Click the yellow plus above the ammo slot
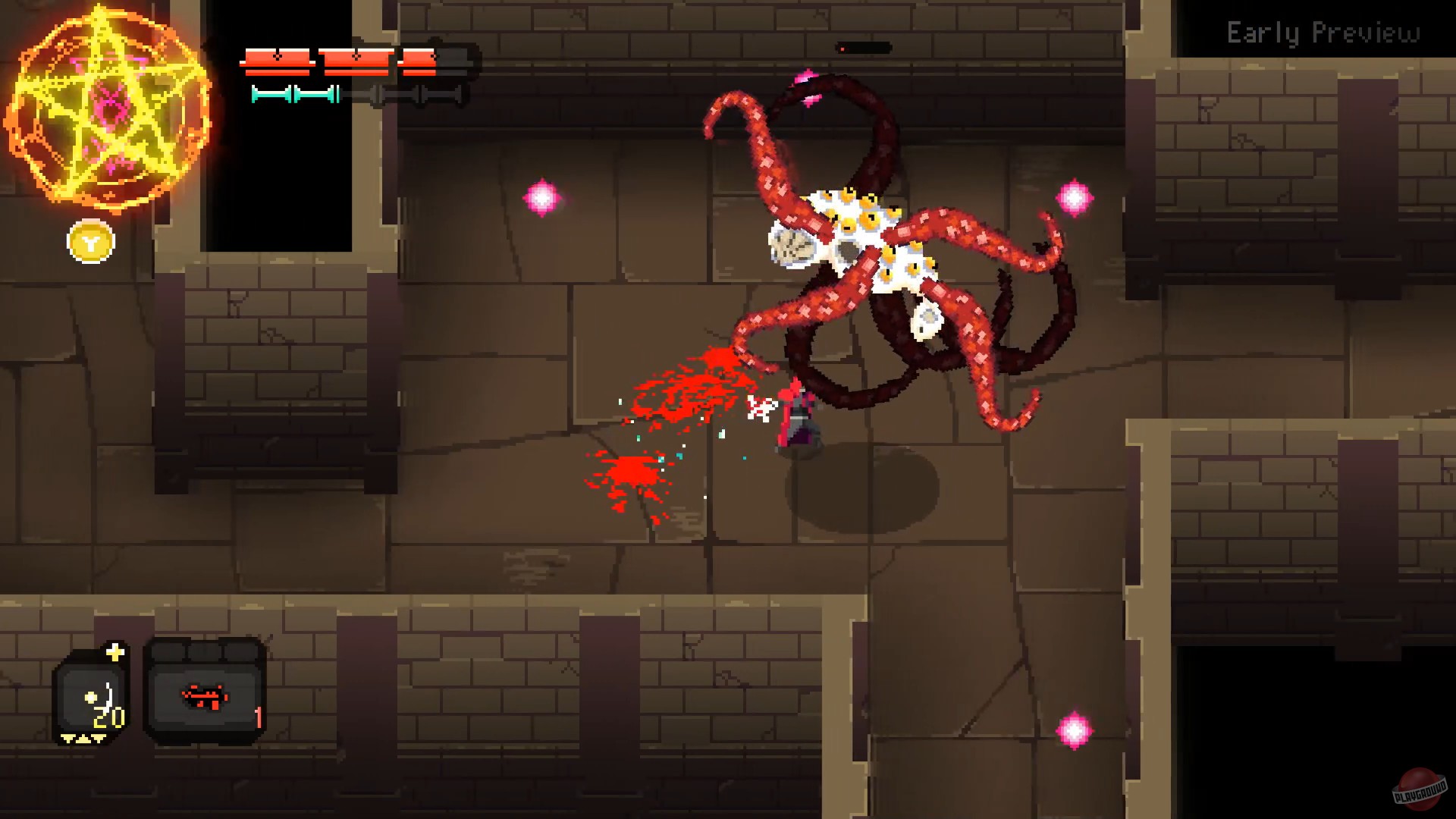The height and width of the screenshot is (819, 1456). pos(115,651)
